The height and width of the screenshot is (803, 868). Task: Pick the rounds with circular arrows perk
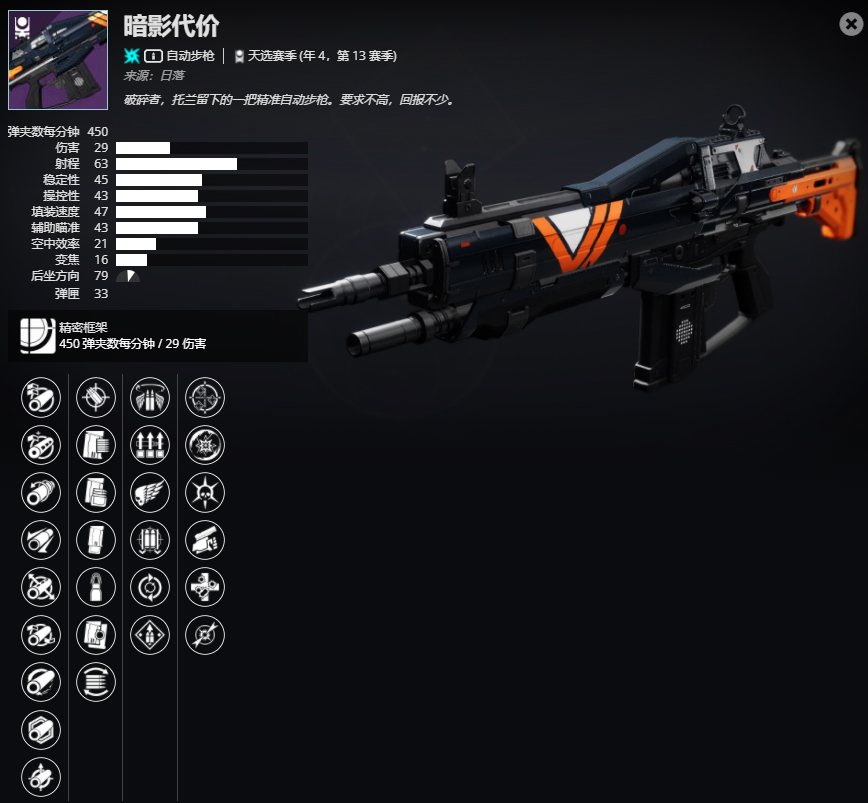(96, 681)
